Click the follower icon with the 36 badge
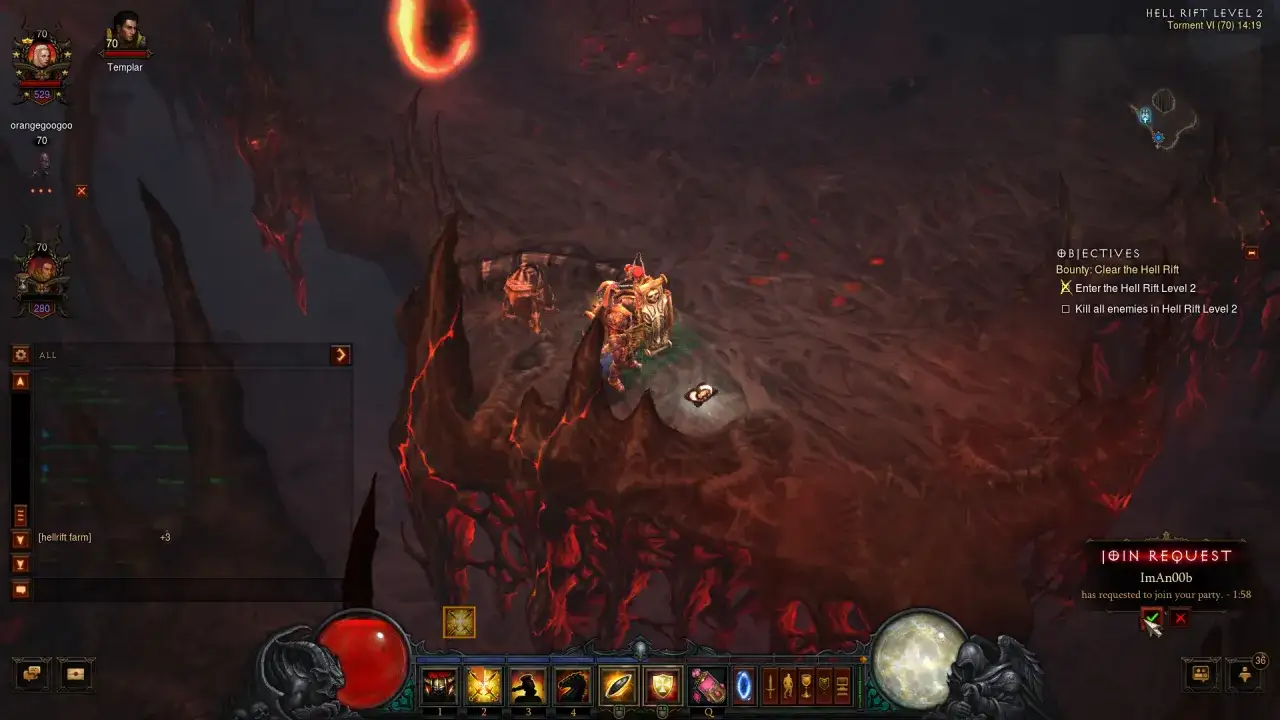 coord(1243,675)
